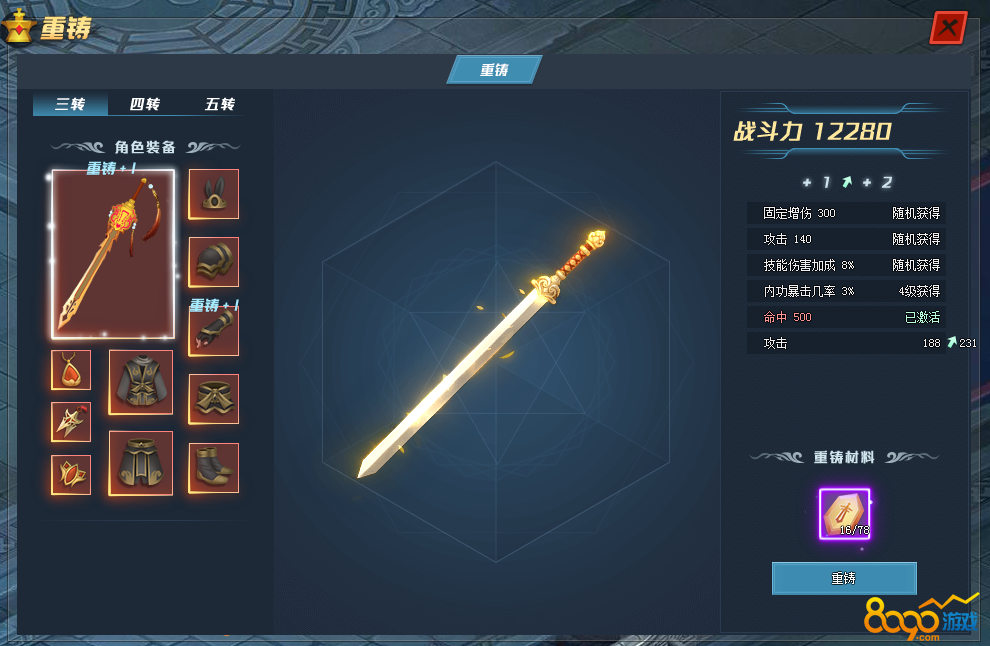990x646 pixels.
Task: Select the 重铸 header tab
Action: (494, 69)
